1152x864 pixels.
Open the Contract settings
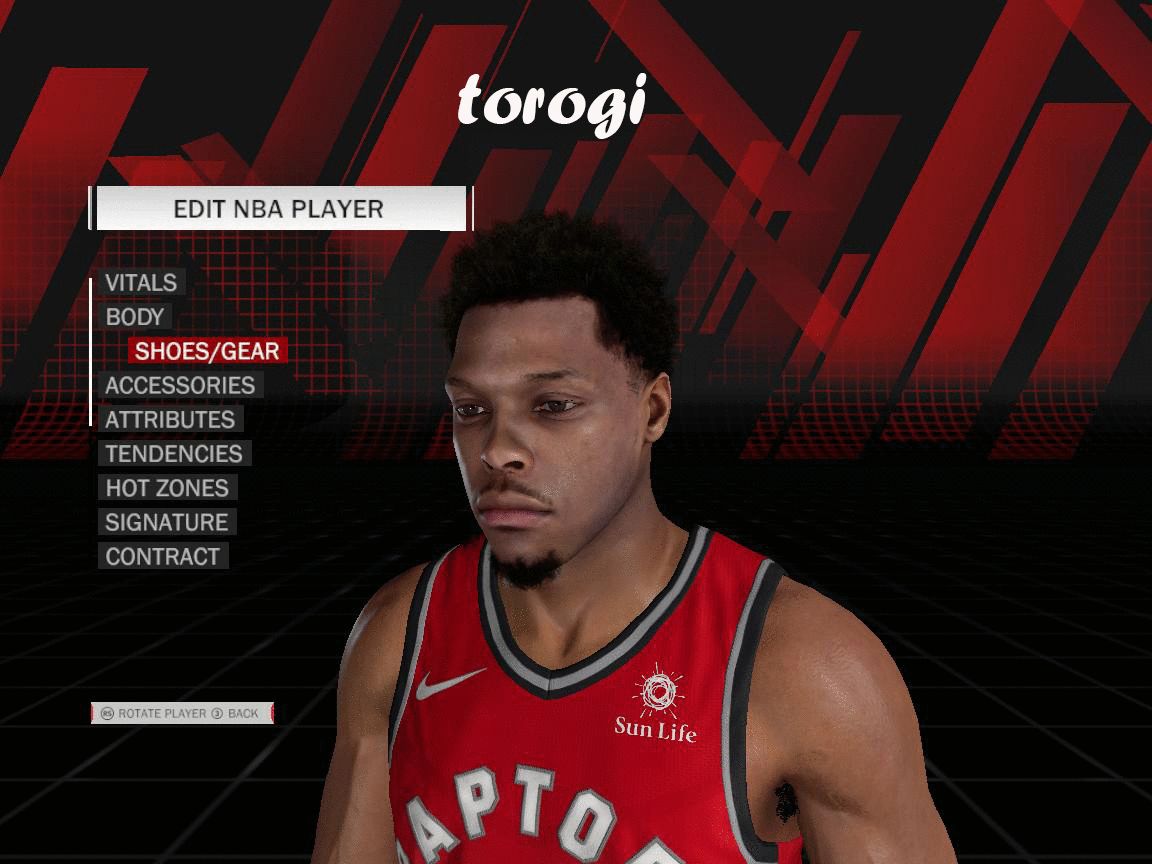(163, 557)
